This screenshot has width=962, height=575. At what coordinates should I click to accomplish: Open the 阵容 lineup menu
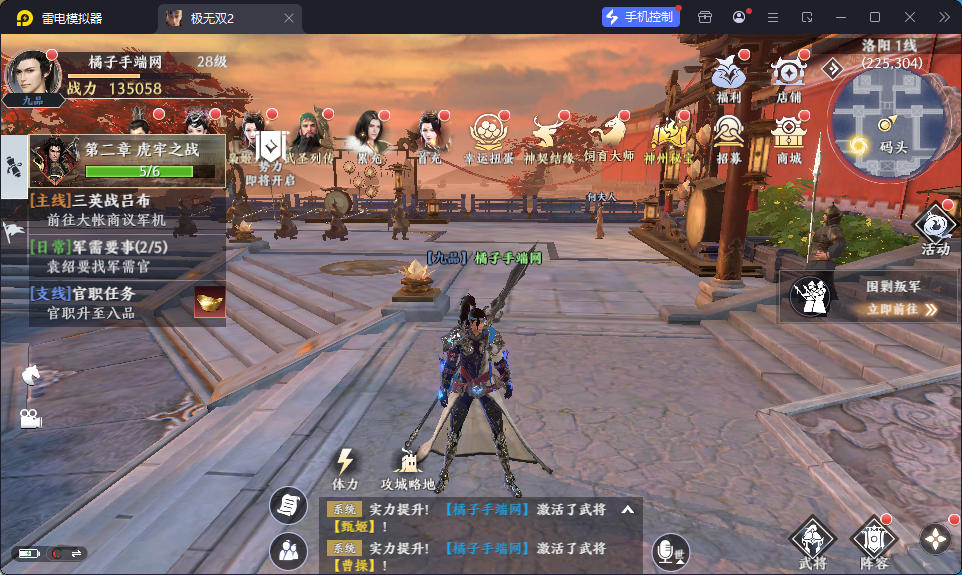tap(872, 543)
